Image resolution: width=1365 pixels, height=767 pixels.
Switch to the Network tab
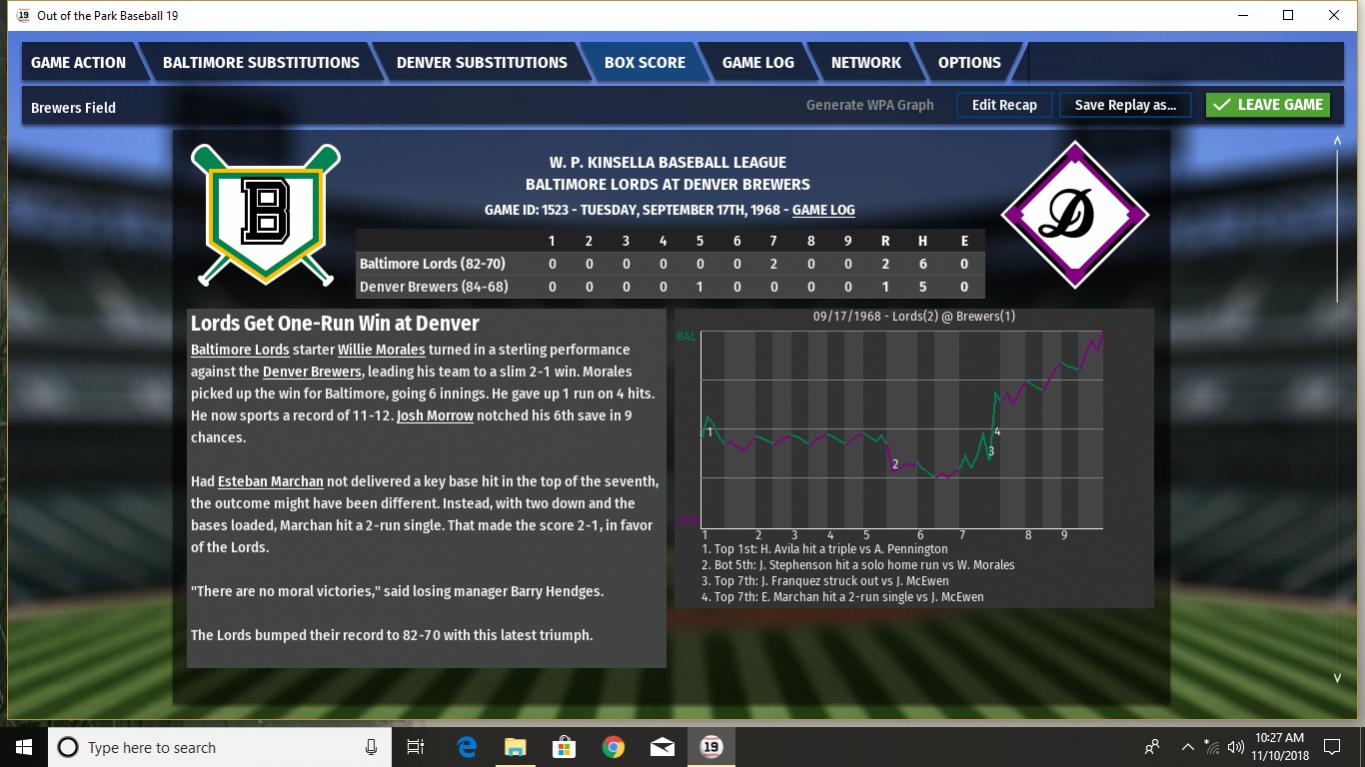(x=866, y=62)
